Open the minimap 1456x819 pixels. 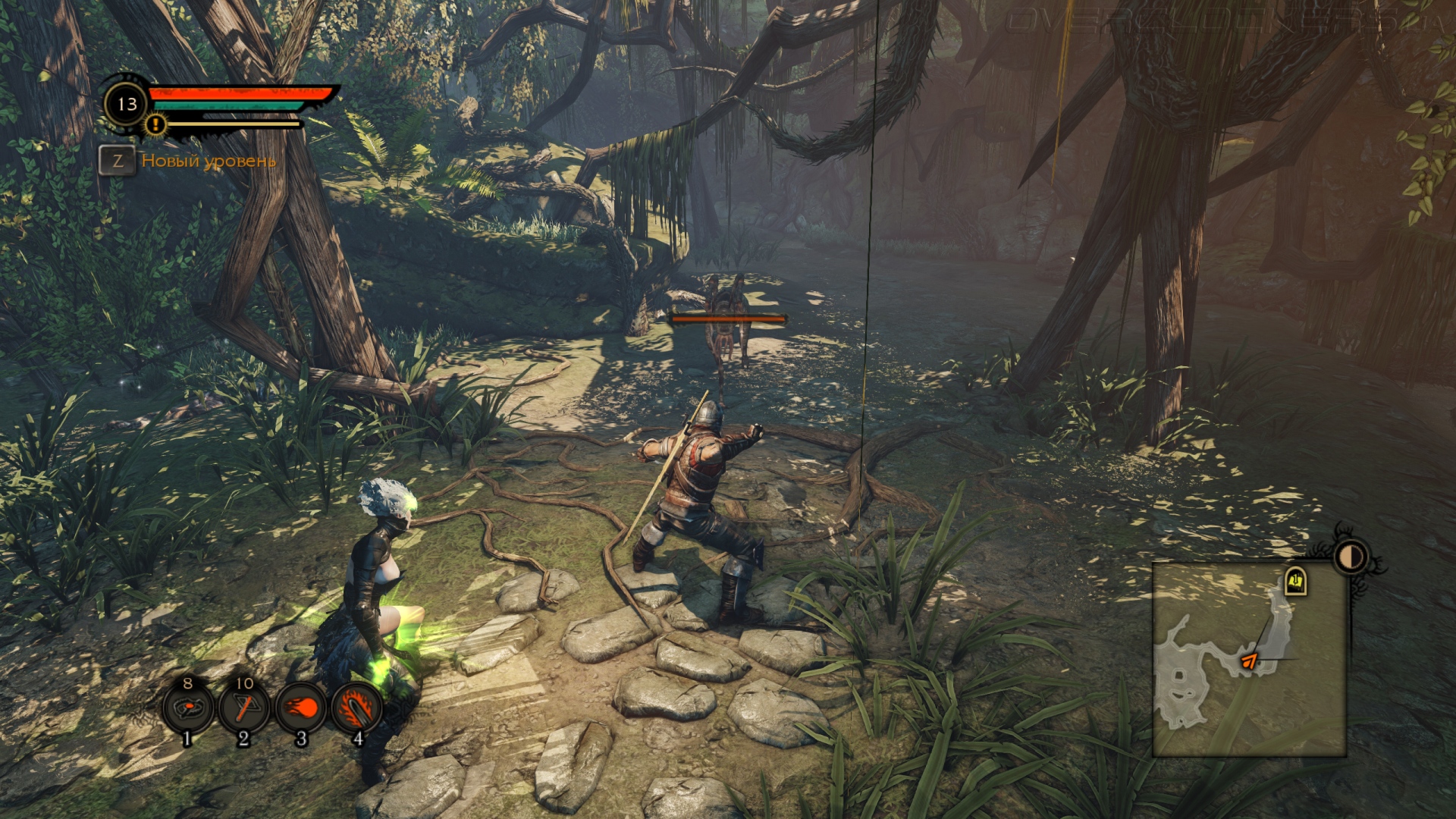[1249, 660]
